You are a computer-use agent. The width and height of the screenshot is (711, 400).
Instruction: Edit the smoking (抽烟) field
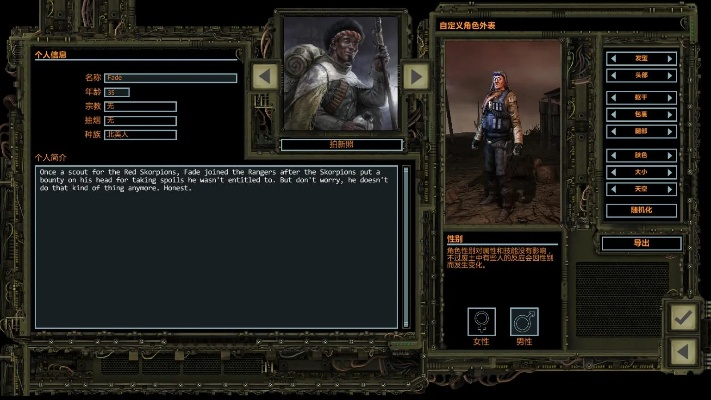pyautogui.click(x=140, y=120)
